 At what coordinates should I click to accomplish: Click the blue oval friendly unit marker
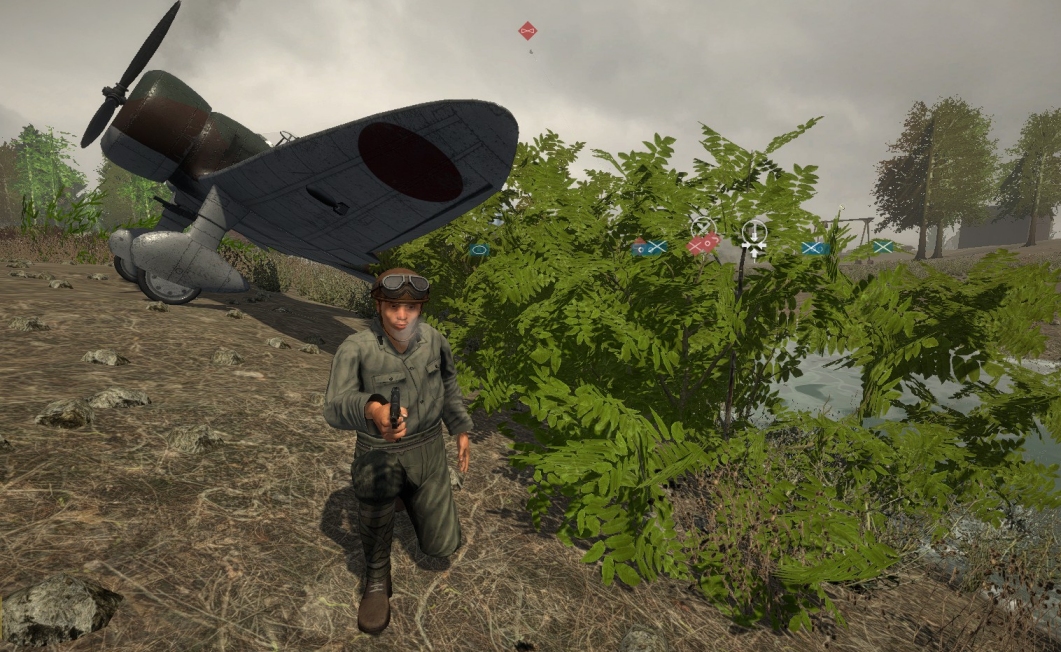(479, 249)
